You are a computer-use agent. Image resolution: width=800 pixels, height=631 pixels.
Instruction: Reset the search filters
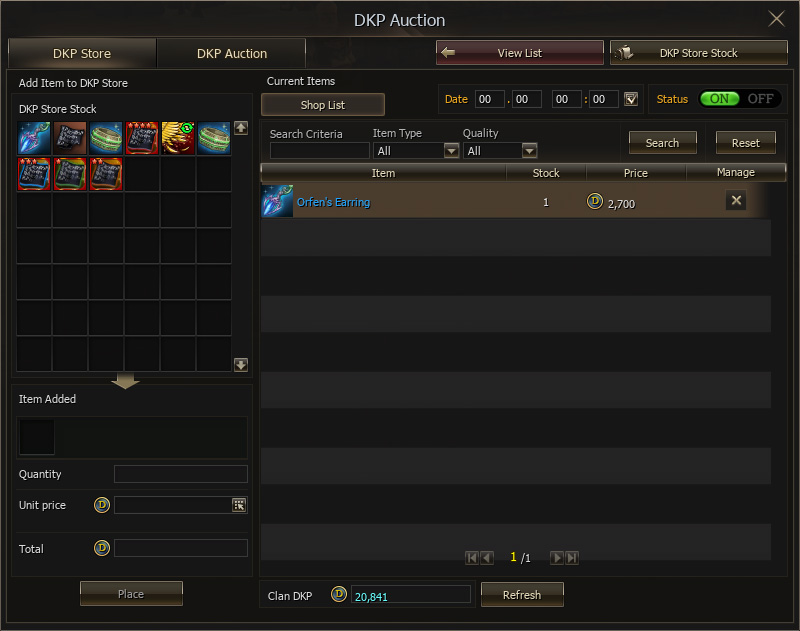coord(745,143)
